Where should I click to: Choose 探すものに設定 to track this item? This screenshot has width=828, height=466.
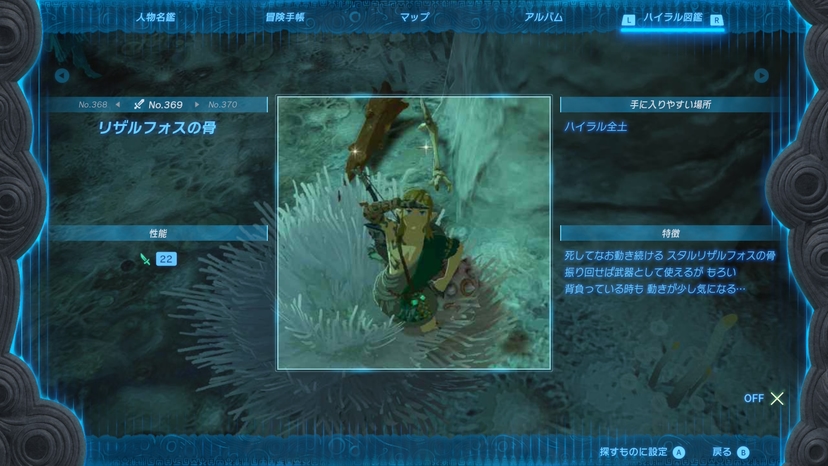(x=641, y=451)
